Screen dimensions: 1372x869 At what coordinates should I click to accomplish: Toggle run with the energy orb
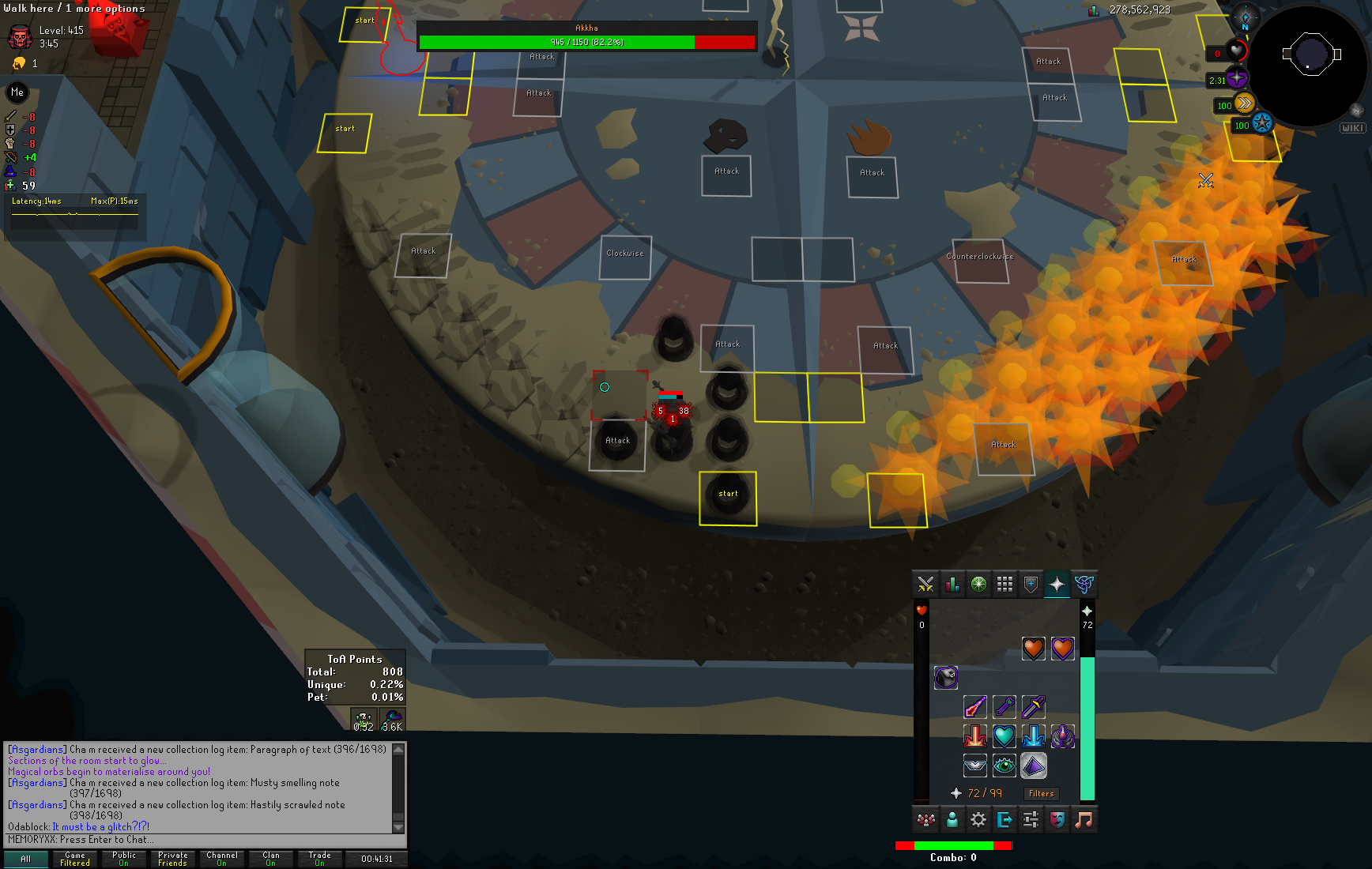(x=1244, y=103)
